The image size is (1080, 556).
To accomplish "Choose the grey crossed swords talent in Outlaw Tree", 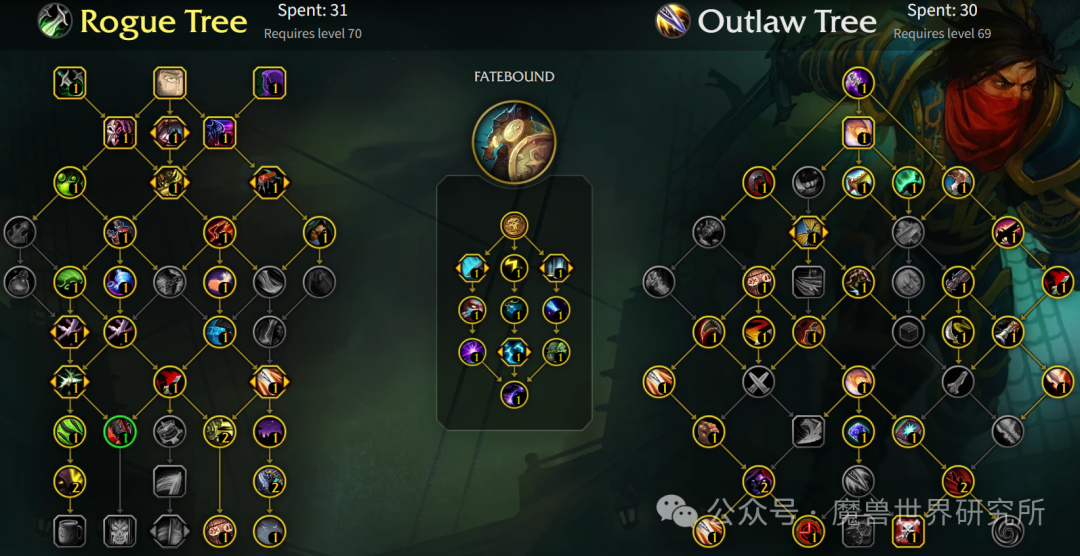I will 758,381.
